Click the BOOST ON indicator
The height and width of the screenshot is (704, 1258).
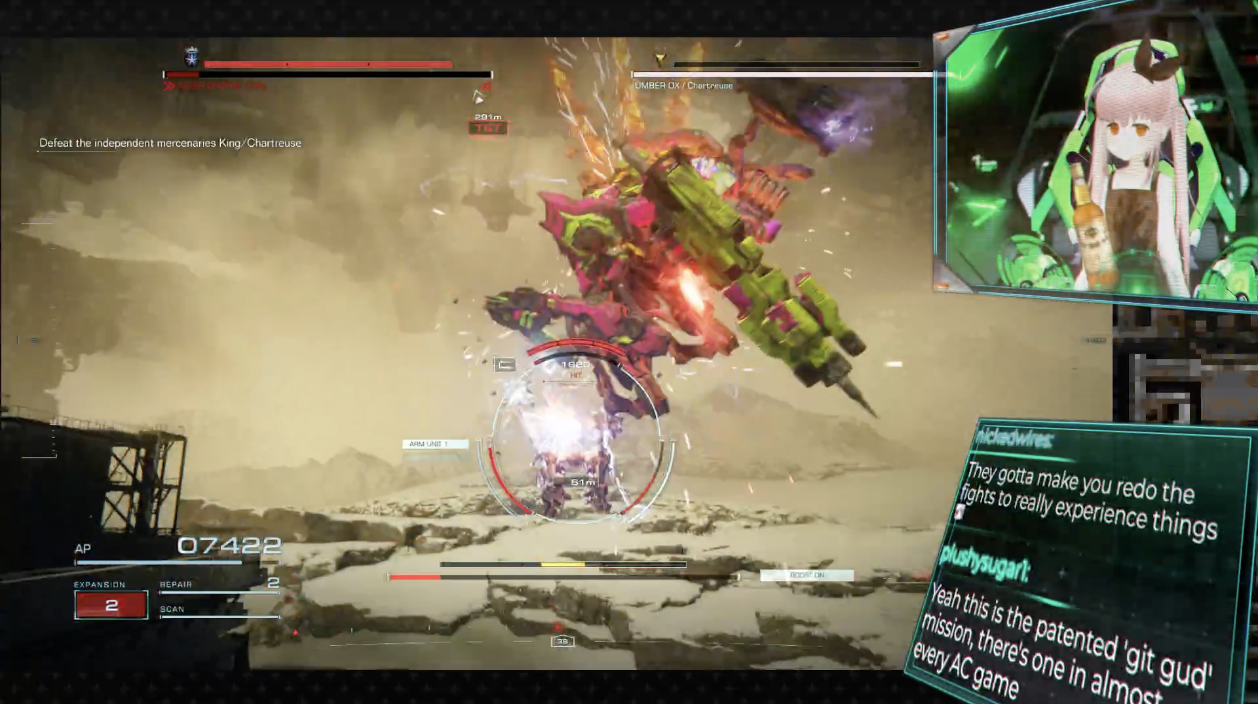806,575
